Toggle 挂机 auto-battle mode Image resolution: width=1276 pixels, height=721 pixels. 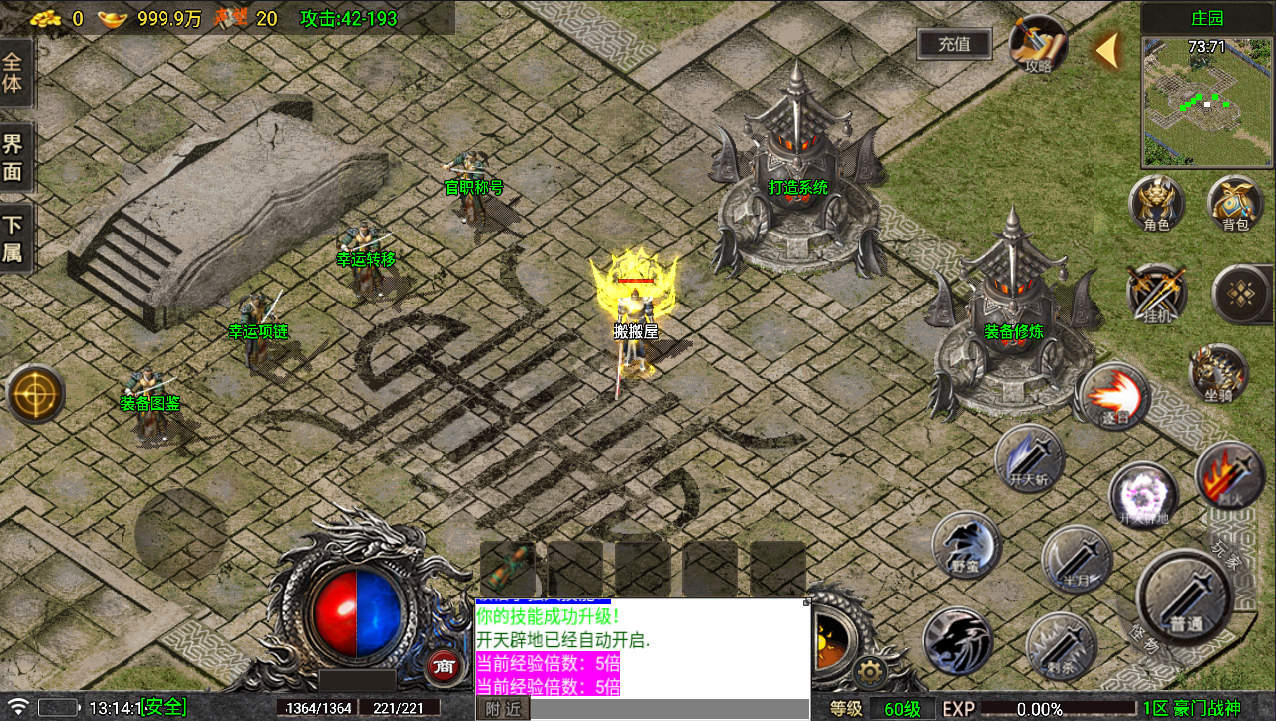click(x=1157, y=294)
